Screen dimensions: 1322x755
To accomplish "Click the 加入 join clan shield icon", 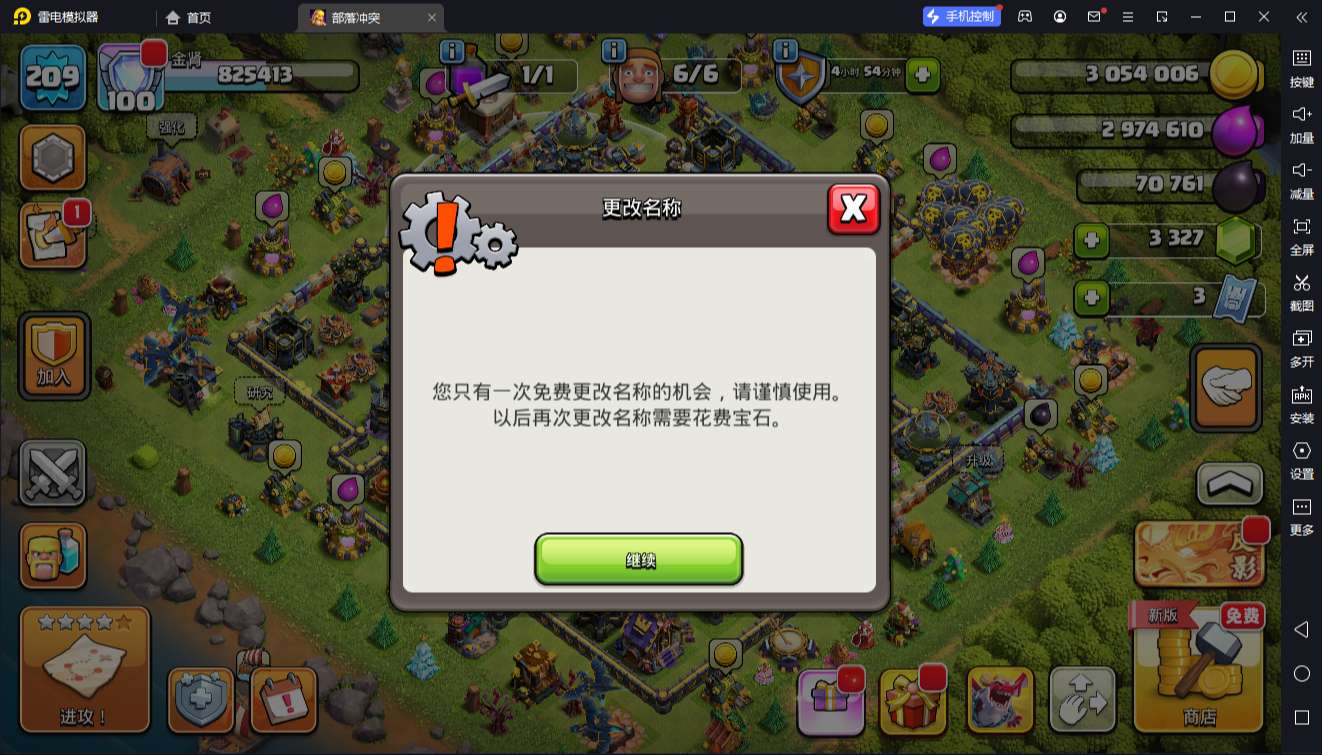I will coord(53,355).
